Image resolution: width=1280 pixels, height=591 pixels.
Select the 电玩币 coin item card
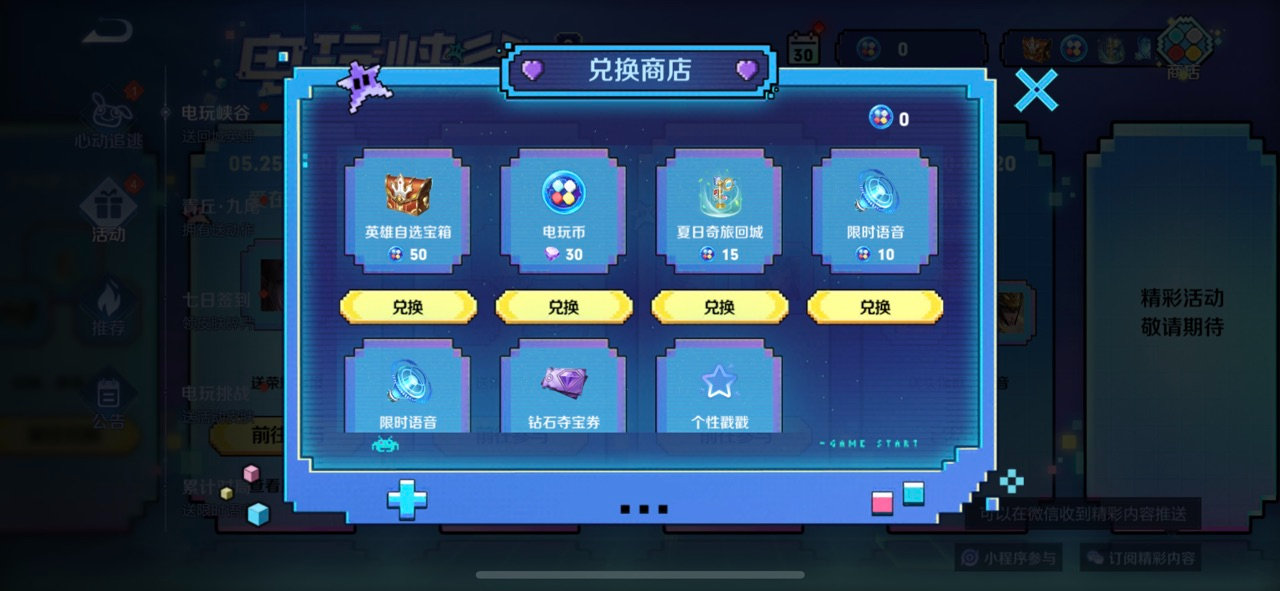tap(564, 212)
